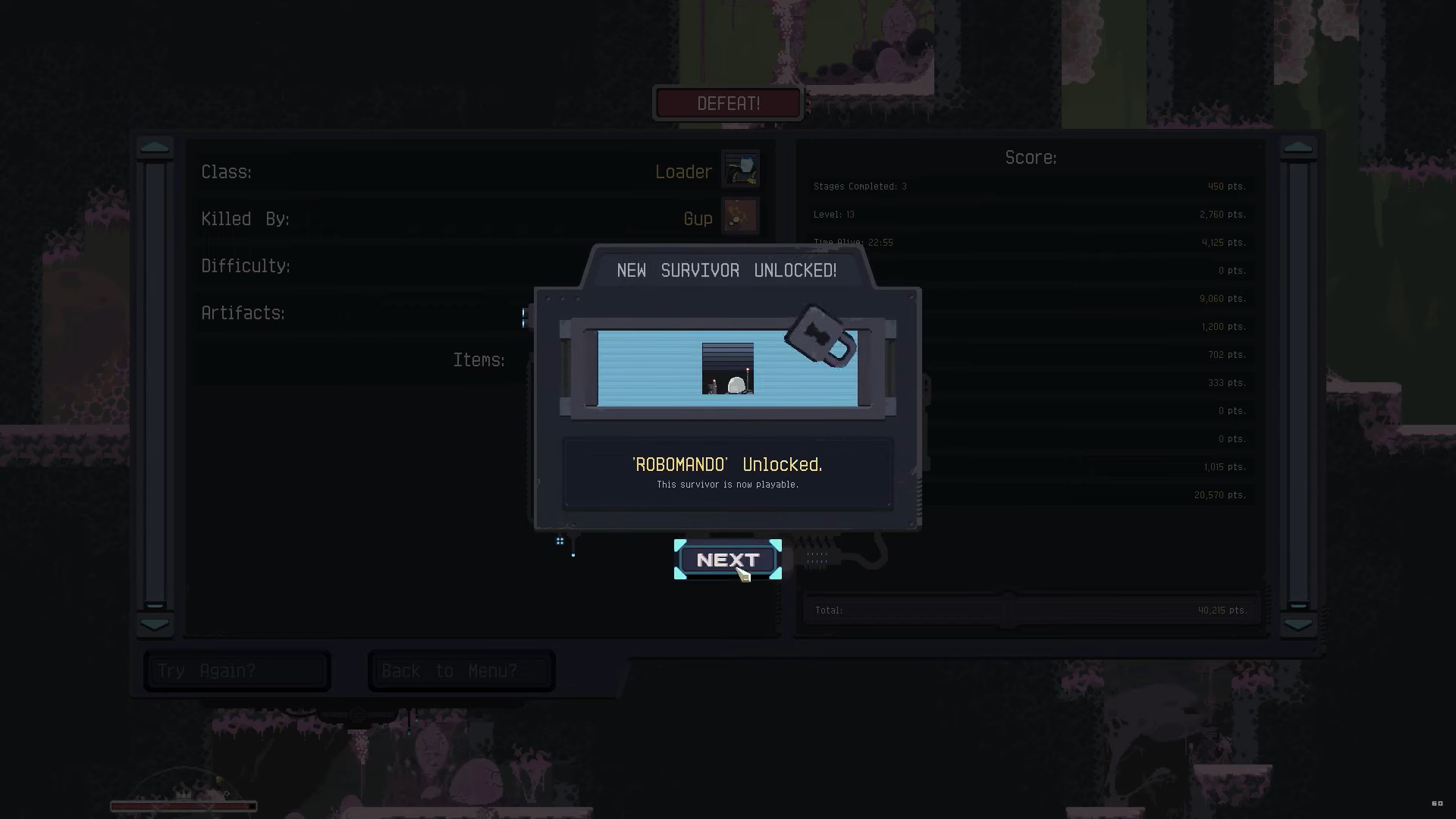Image resolution: width=1456 pixels, height=819 pixels.
Task: Click the Total score progress bar
Action: coord(1031,609)
